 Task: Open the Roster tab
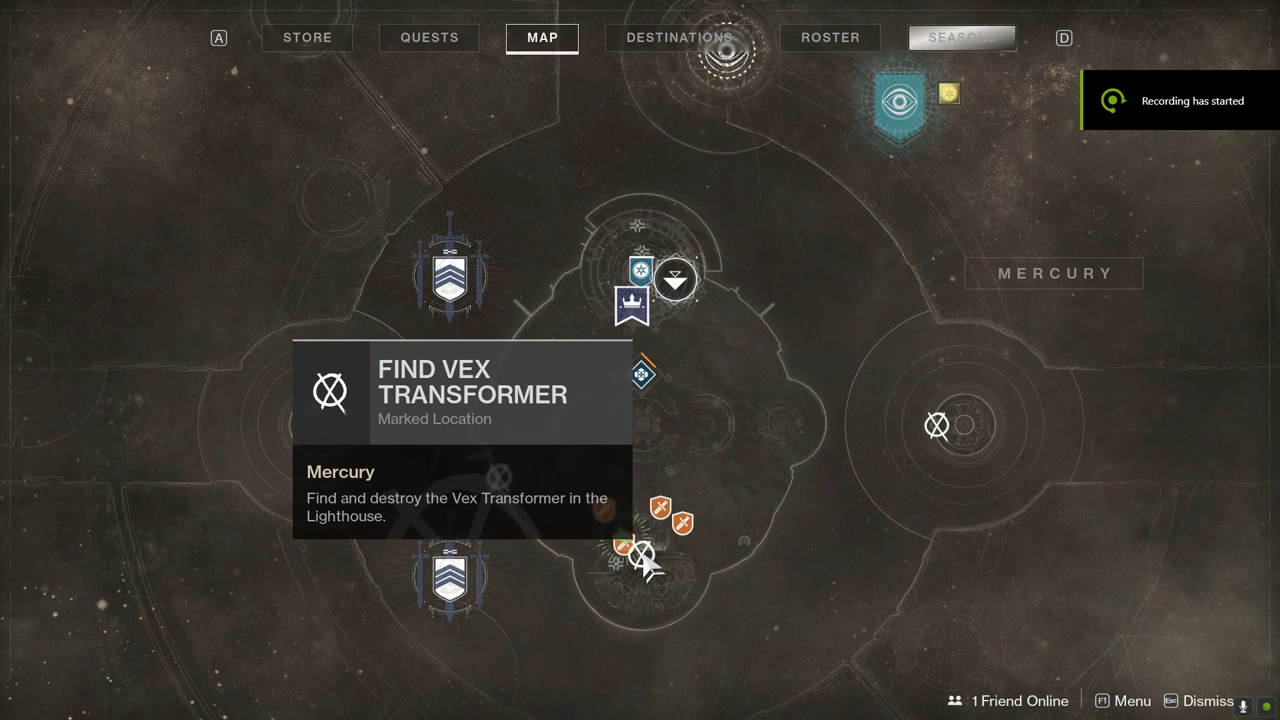(x=830, y=38)
